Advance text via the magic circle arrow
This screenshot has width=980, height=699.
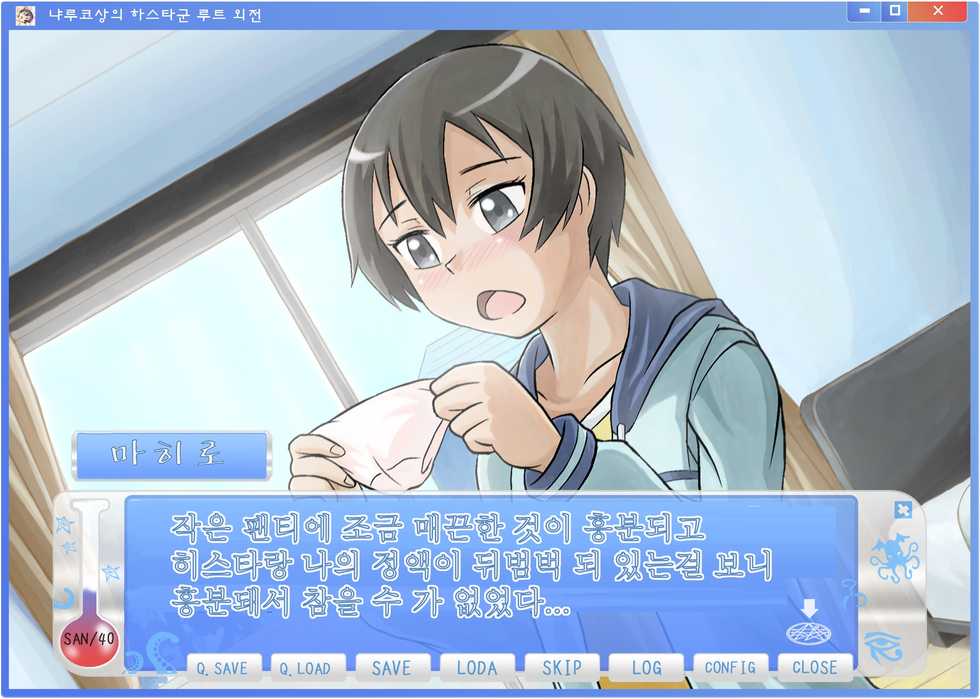810,627
